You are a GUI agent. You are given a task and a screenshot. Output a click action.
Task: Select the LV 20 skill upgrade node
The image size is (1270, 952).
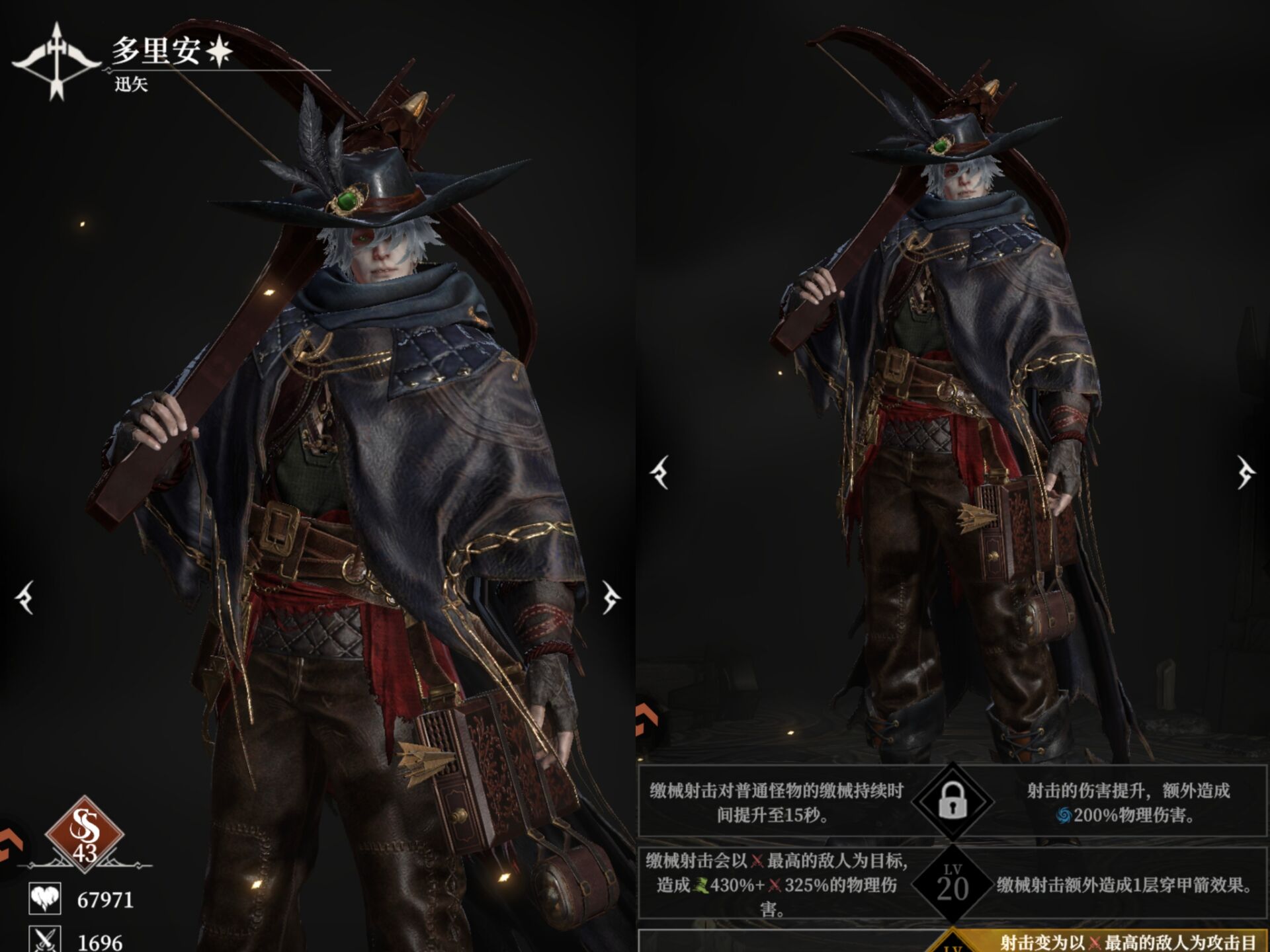pyautogui.click(x=952, y=884)
